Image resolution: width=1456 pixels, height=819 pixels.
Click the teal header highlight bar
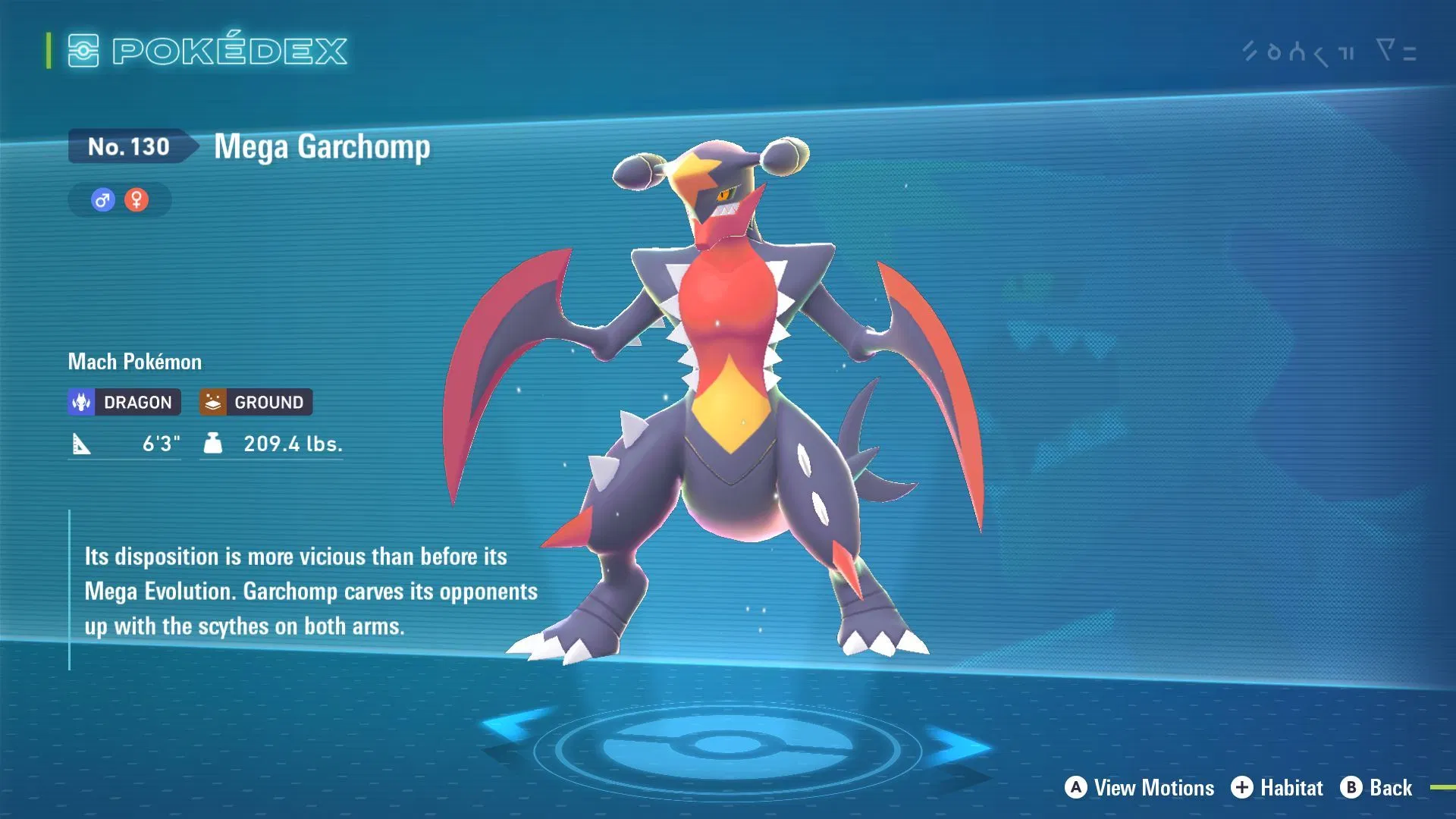pyautogui.click(x=47, y=51)
